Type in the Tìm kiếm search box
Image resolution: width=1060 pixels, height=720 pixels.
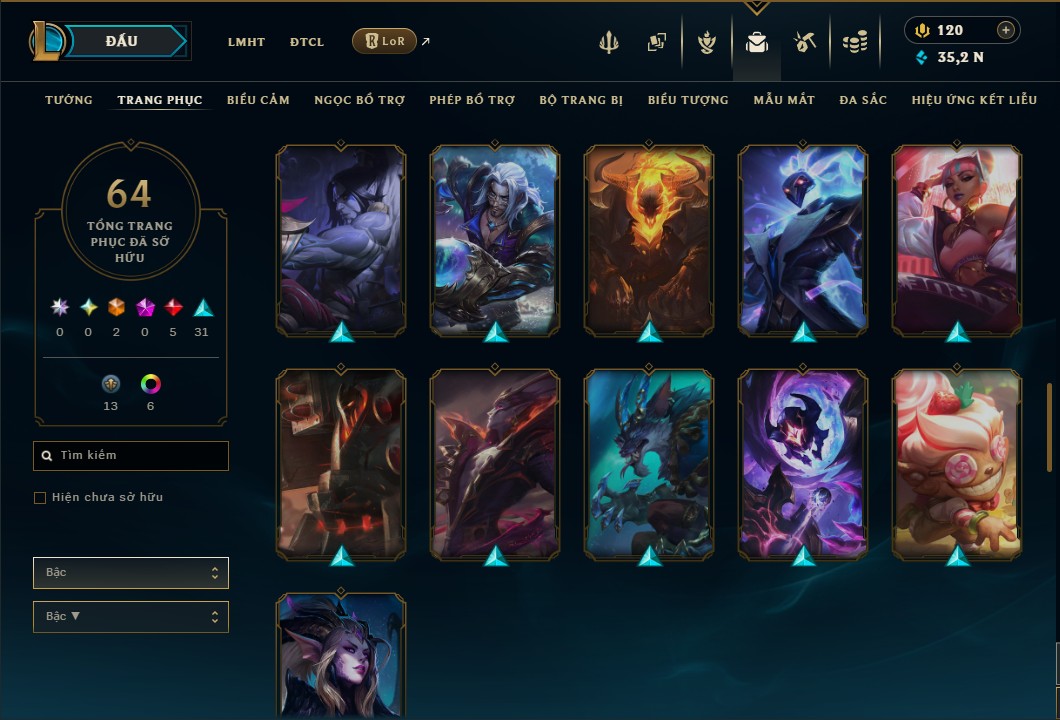140,456
